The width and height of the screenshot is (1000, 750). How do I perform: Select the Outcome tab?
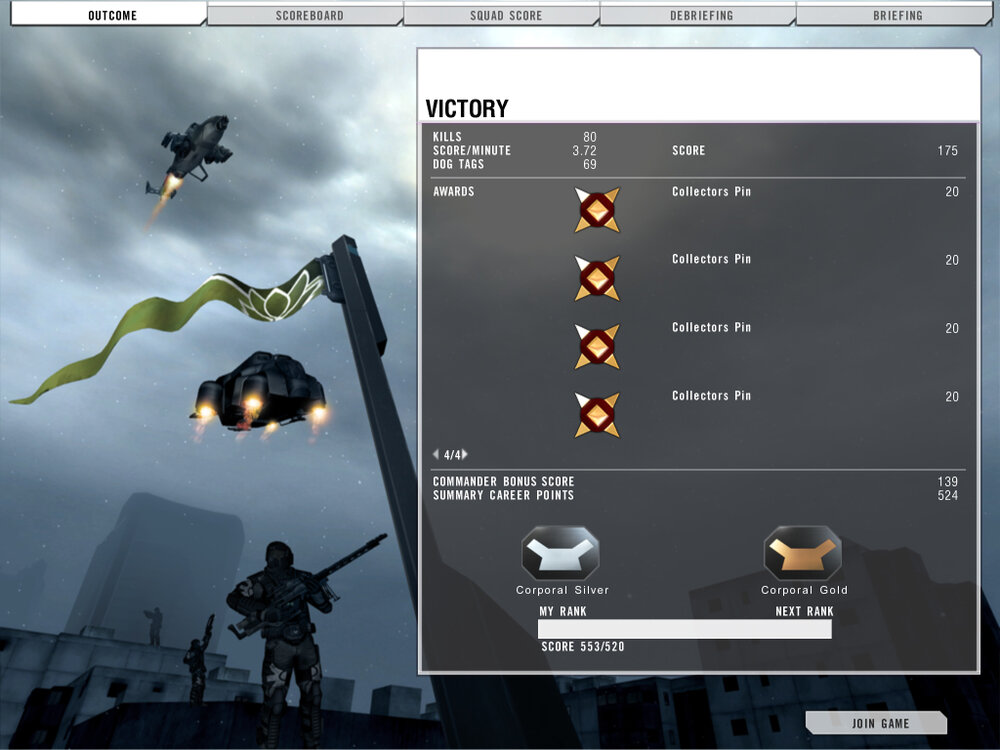[112, 15]
